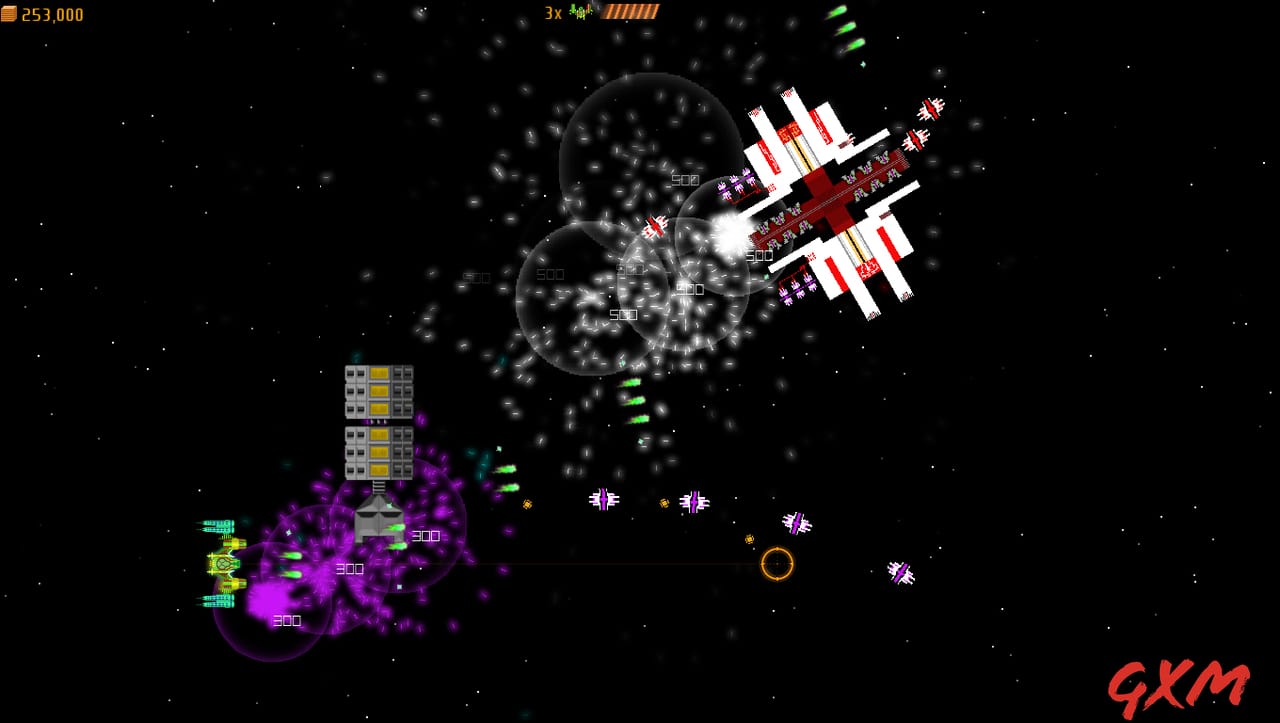Click the white explosion blast center
This screenshot has width=1280, height=723.
729,235
